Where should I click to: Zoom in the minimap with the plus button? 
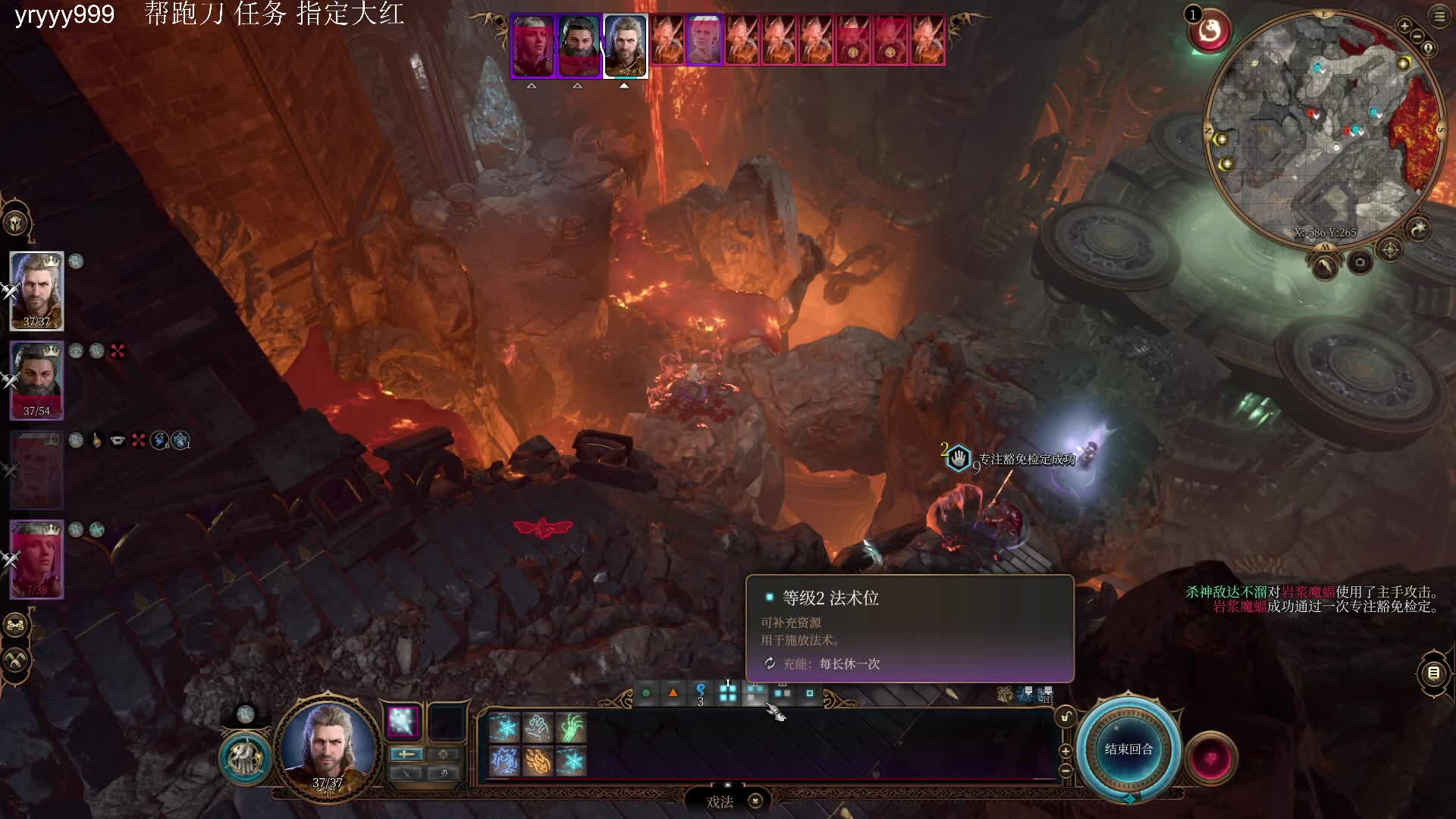pyautogui.click(x=1404, y=27)
